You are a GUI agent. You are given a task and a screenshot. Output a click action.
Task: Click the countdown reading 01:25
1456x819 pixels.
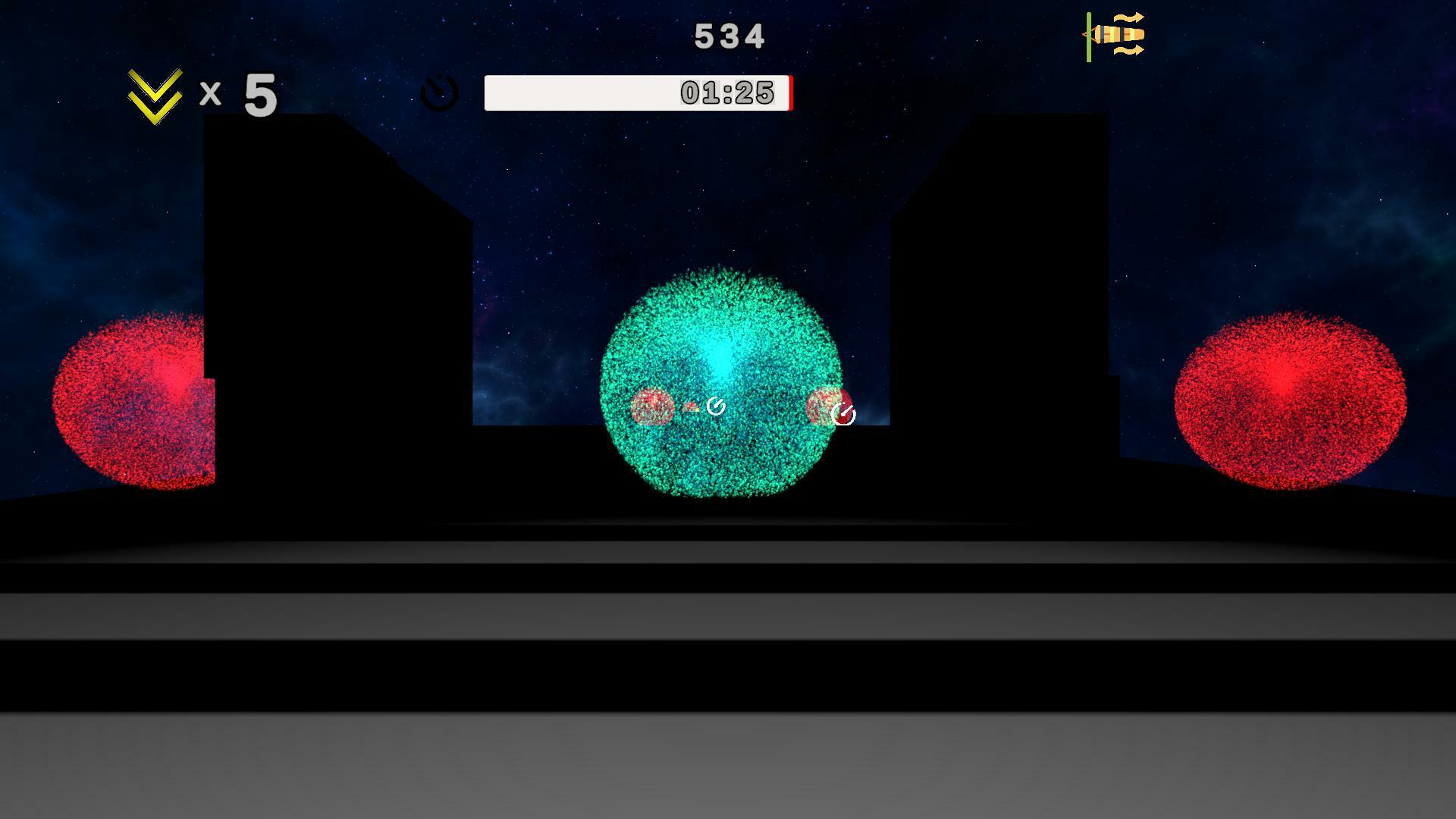point(726,93)
